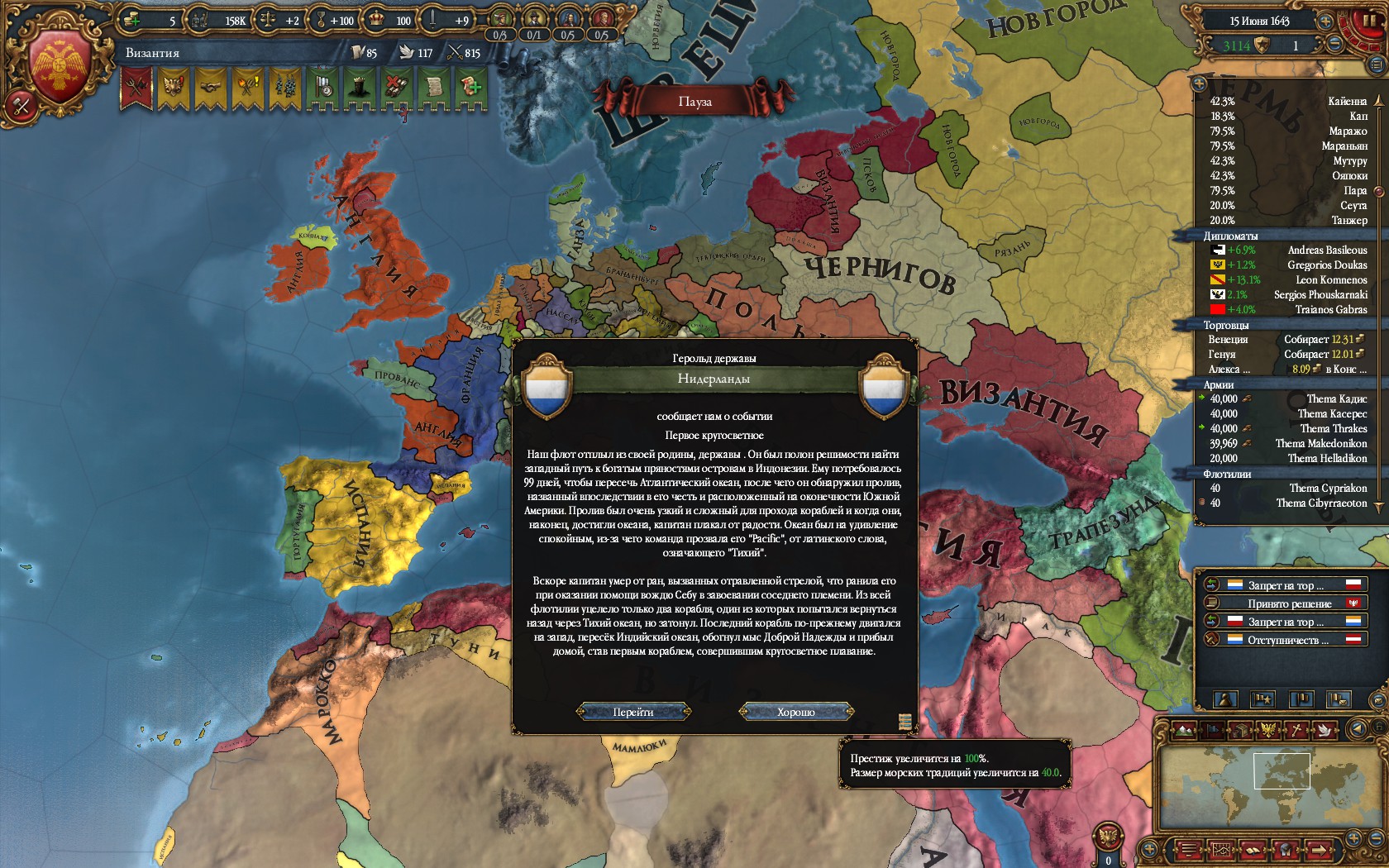Toggle the red pause button by the date
This screenshot has width=1389, height=868.
tap(1369, 20)
